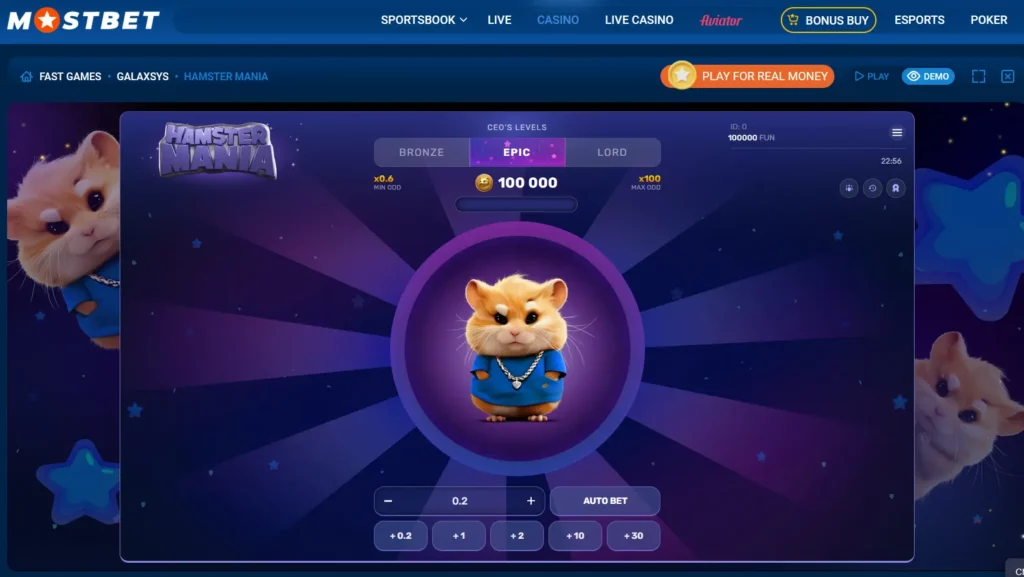Show the leaderboard ribbon badge icon
This screenshot has width=1024, height=577.
(896, 188)
